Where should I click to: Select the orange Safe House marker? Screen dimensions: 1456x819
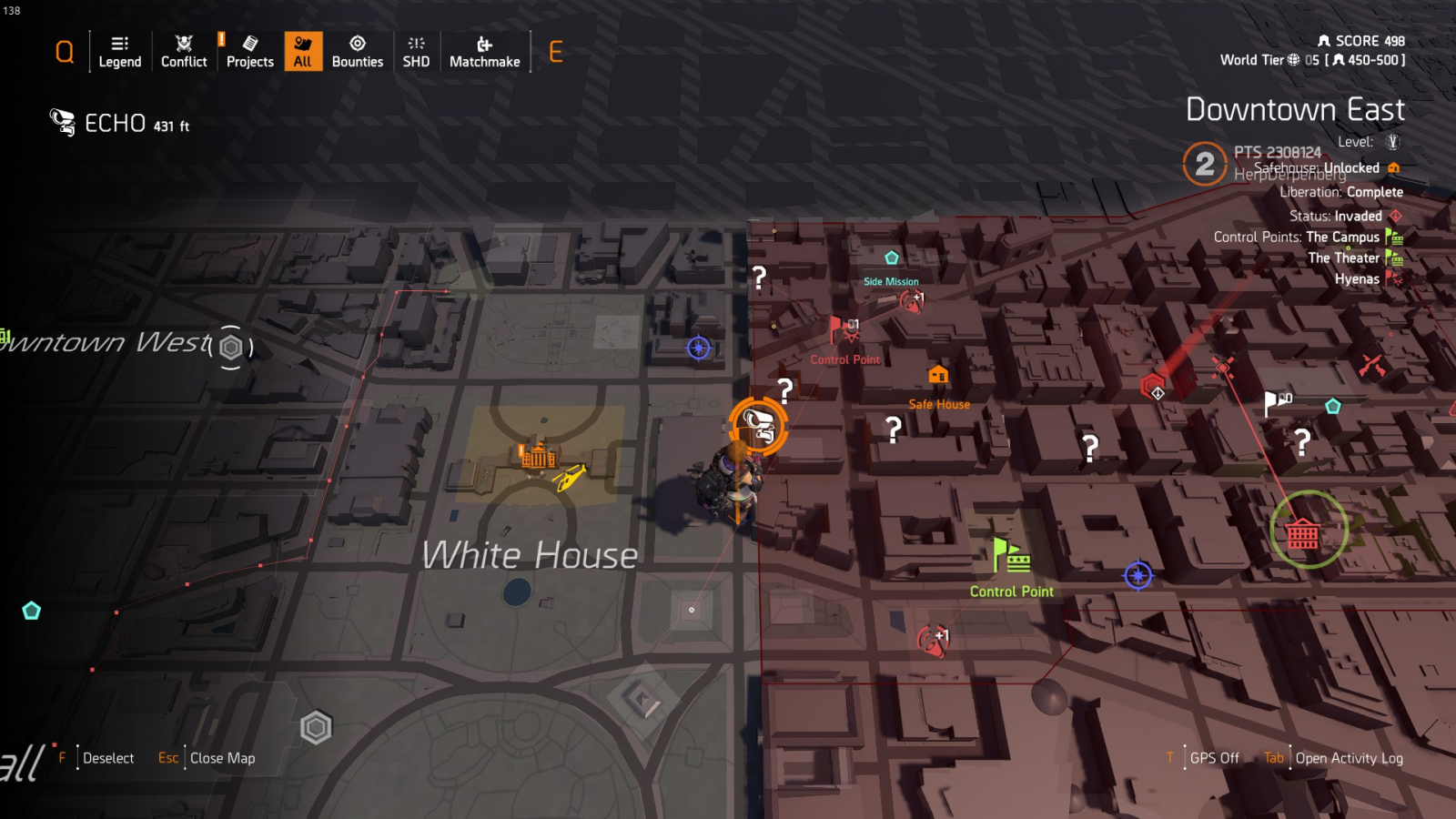[938, 375]
